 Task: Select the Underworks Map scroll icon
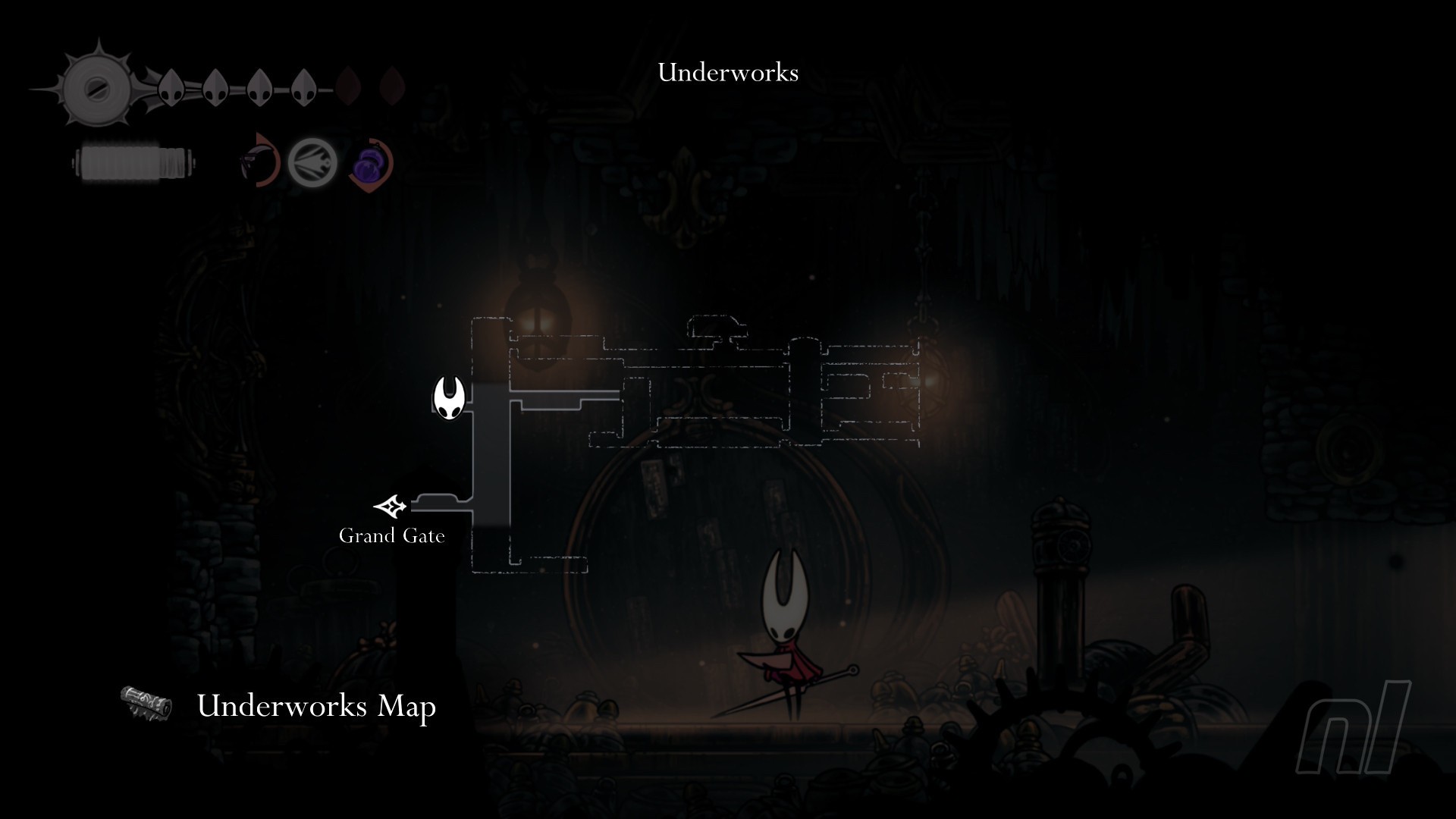point(146,703)
